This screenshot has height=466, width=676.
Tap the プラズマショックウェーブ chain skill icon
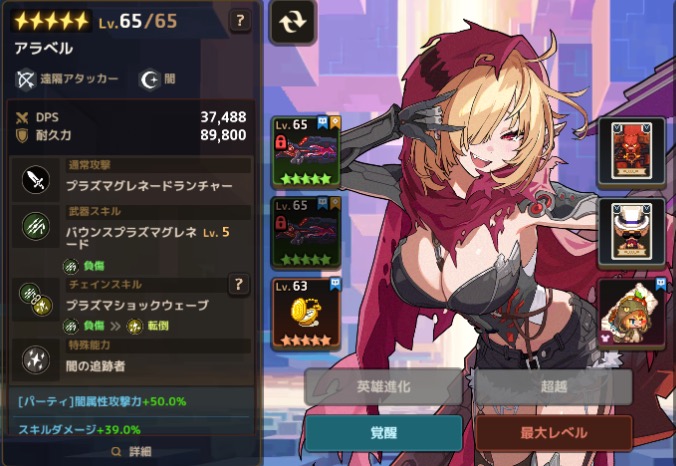pyautogui.click(x=35, y=296)
